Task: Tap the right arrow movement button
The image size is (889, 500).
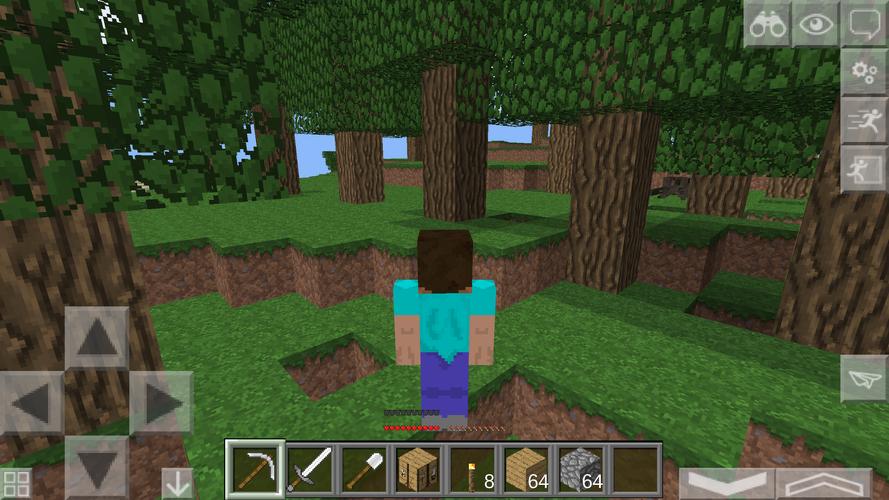Action: [x=160, y=403]
